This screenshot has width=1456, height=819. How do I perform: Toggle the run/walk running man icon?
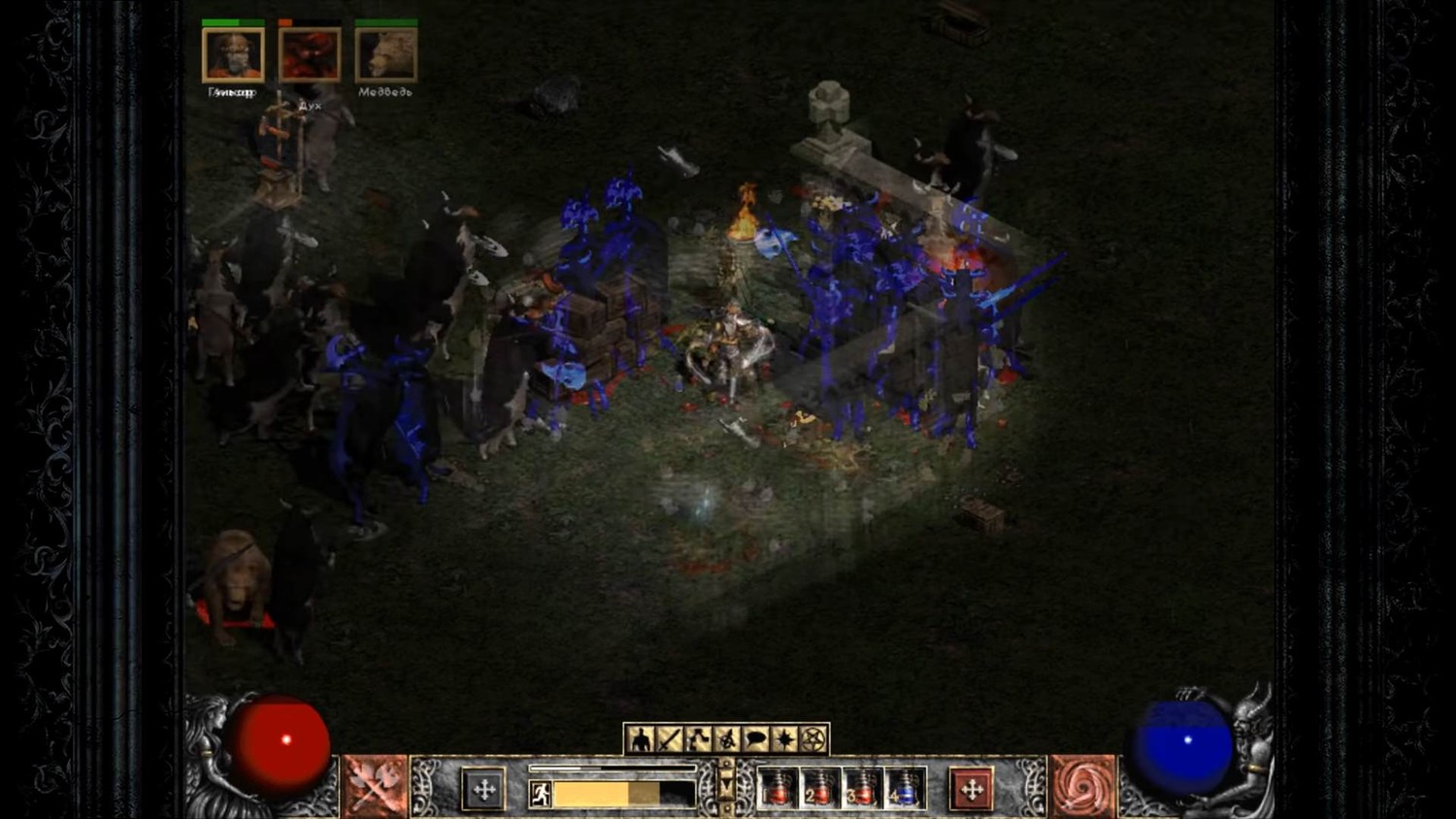(x=541, y=794)
